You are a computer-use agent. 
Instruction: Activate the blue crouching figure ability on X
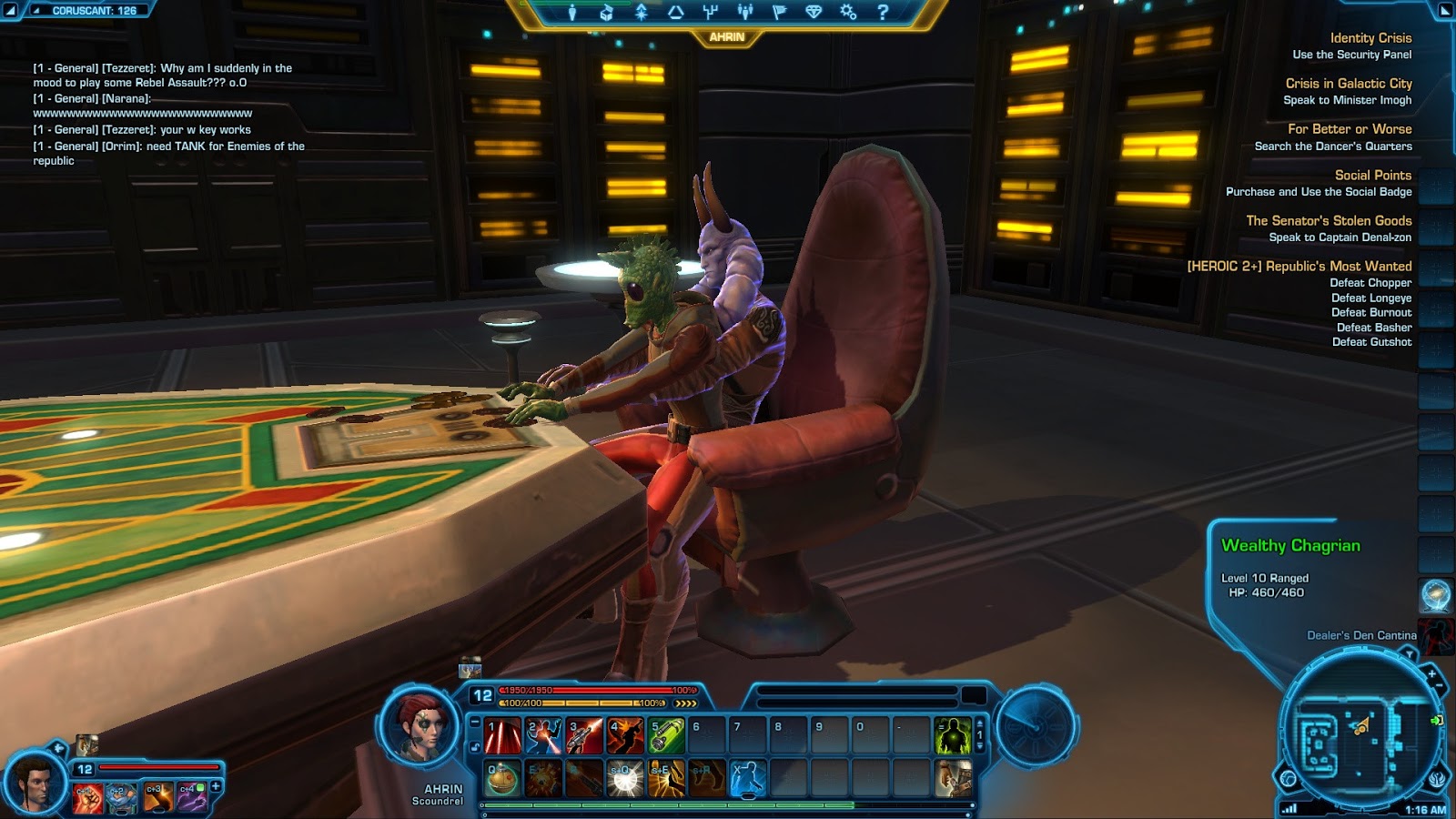coord(747,779)
